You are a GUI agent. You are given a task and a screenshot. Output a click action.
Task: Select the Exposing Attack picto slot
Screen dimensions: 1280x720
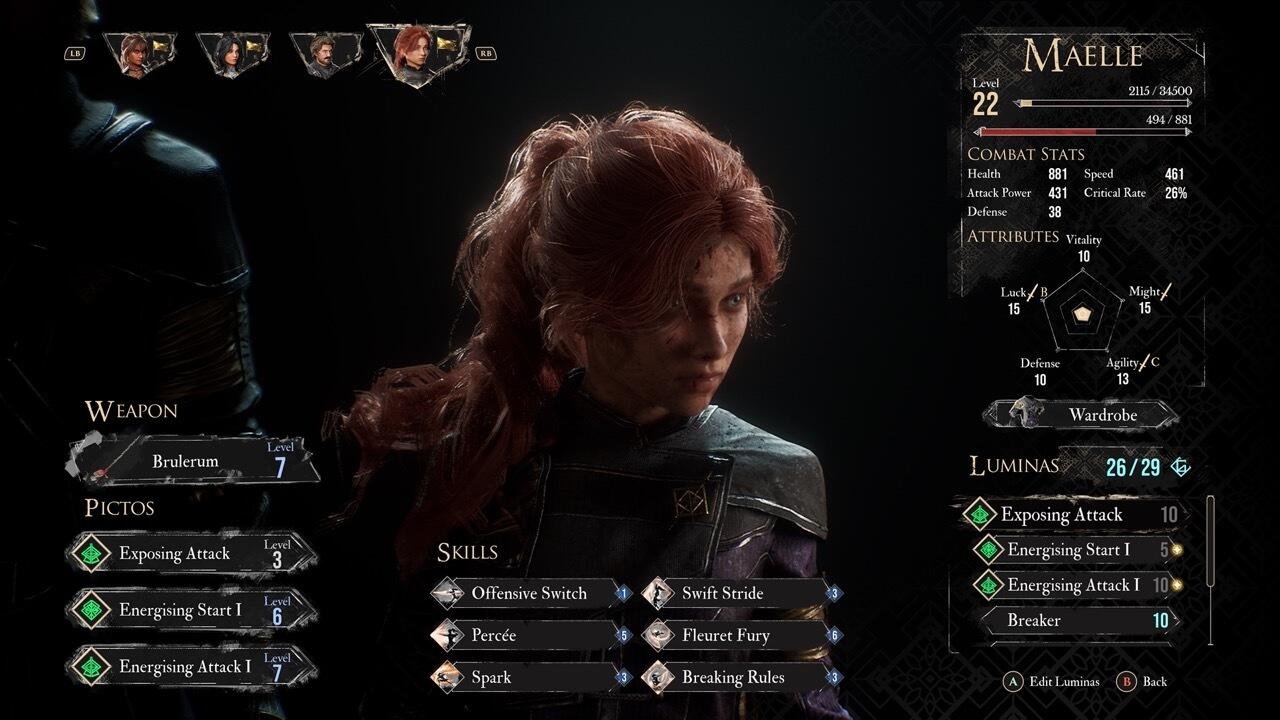pos(192,554)
